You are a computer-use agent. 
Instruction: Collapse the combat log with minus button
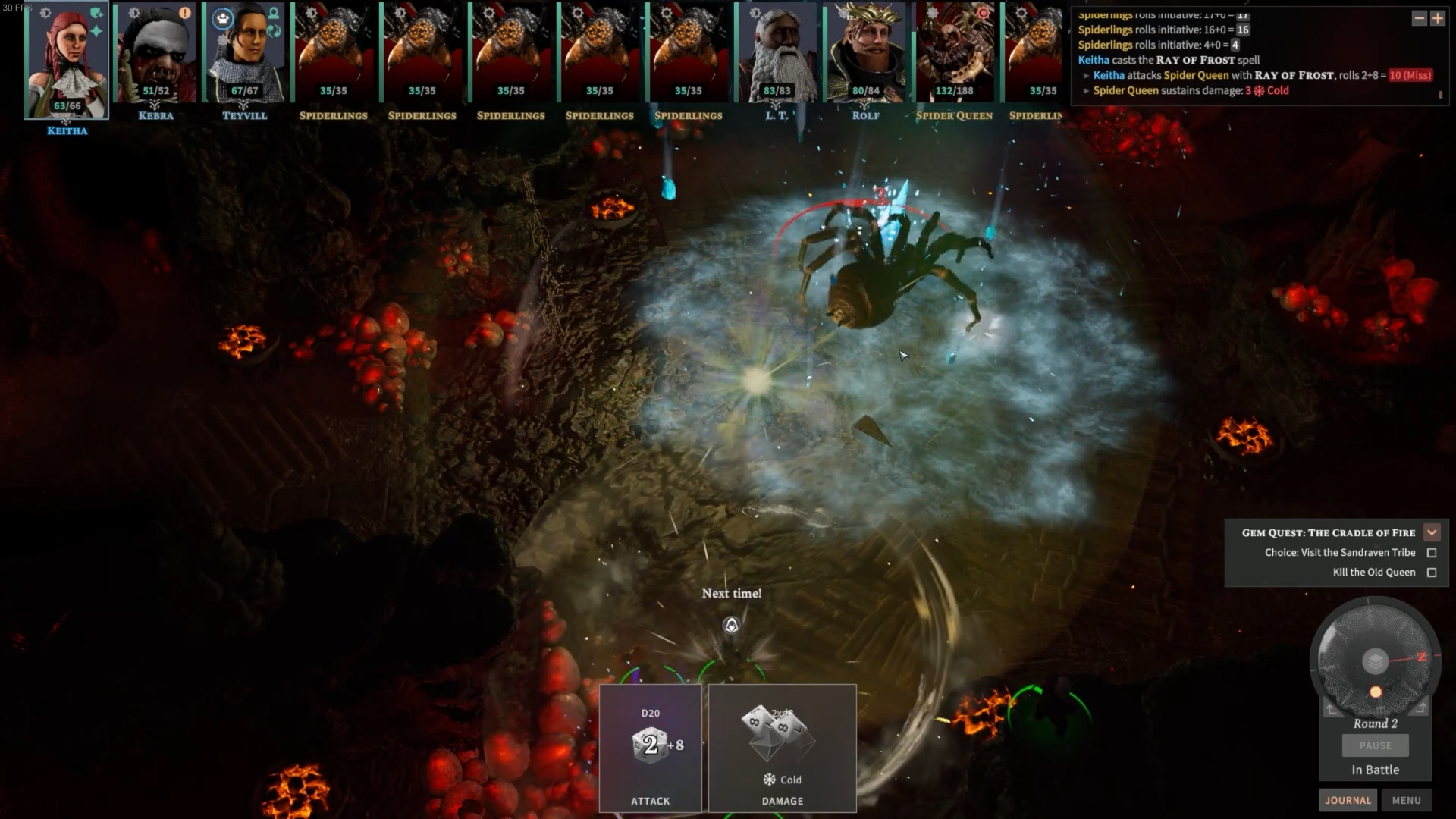point(1419,18)
